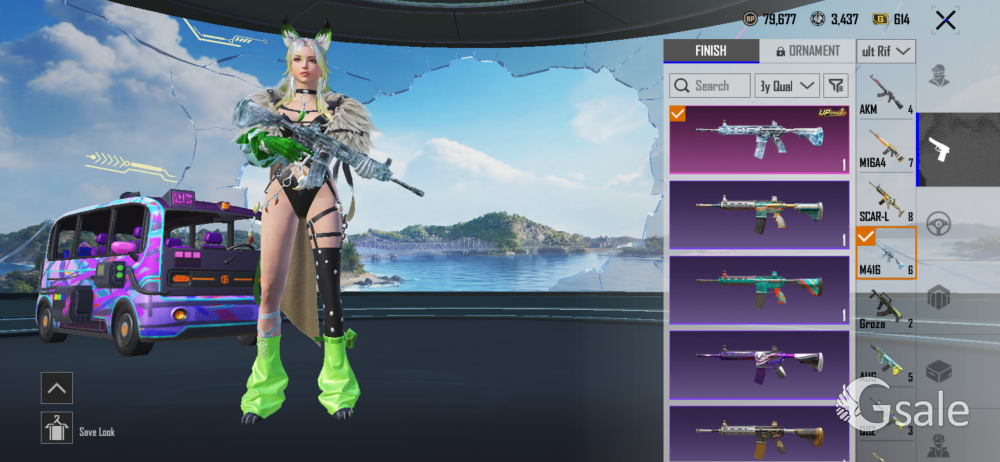The height and width of the screenshot is (462, 1000).
Task: Select the AKM weapon entry
Action: point(886,93)
